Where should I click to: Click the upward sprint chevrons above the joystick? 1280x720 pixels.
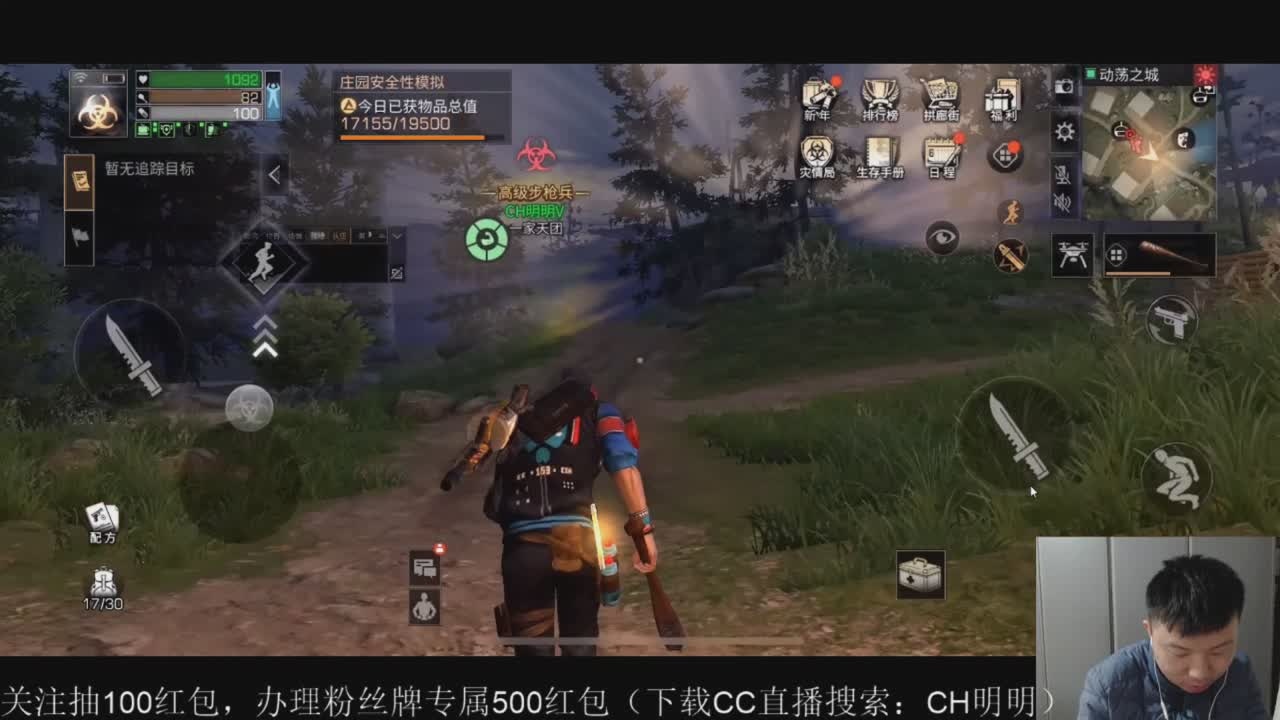(x=263, y=338)
